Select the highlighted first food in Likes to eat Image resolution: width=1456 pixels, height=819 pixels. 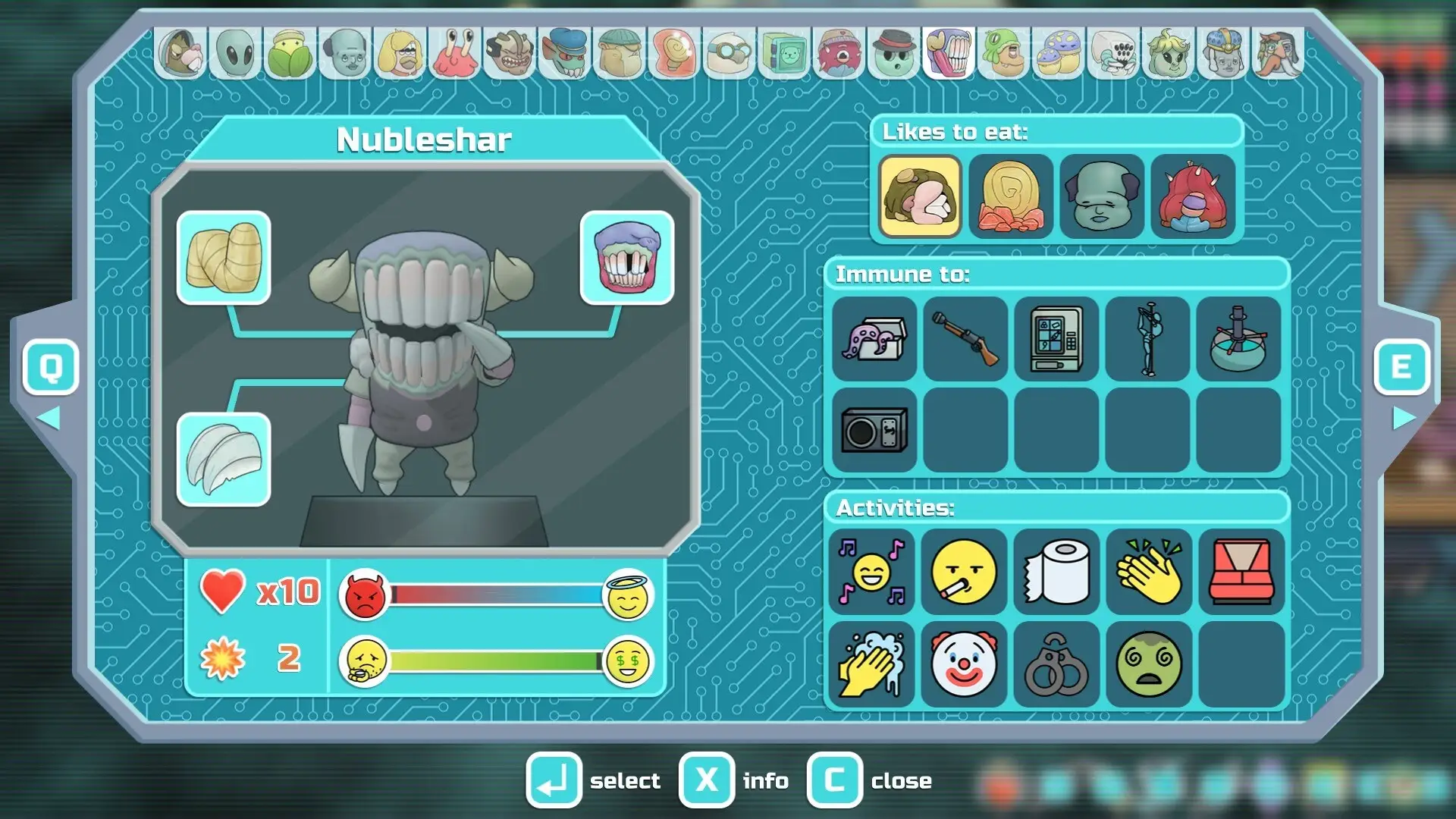pos(920,196)
